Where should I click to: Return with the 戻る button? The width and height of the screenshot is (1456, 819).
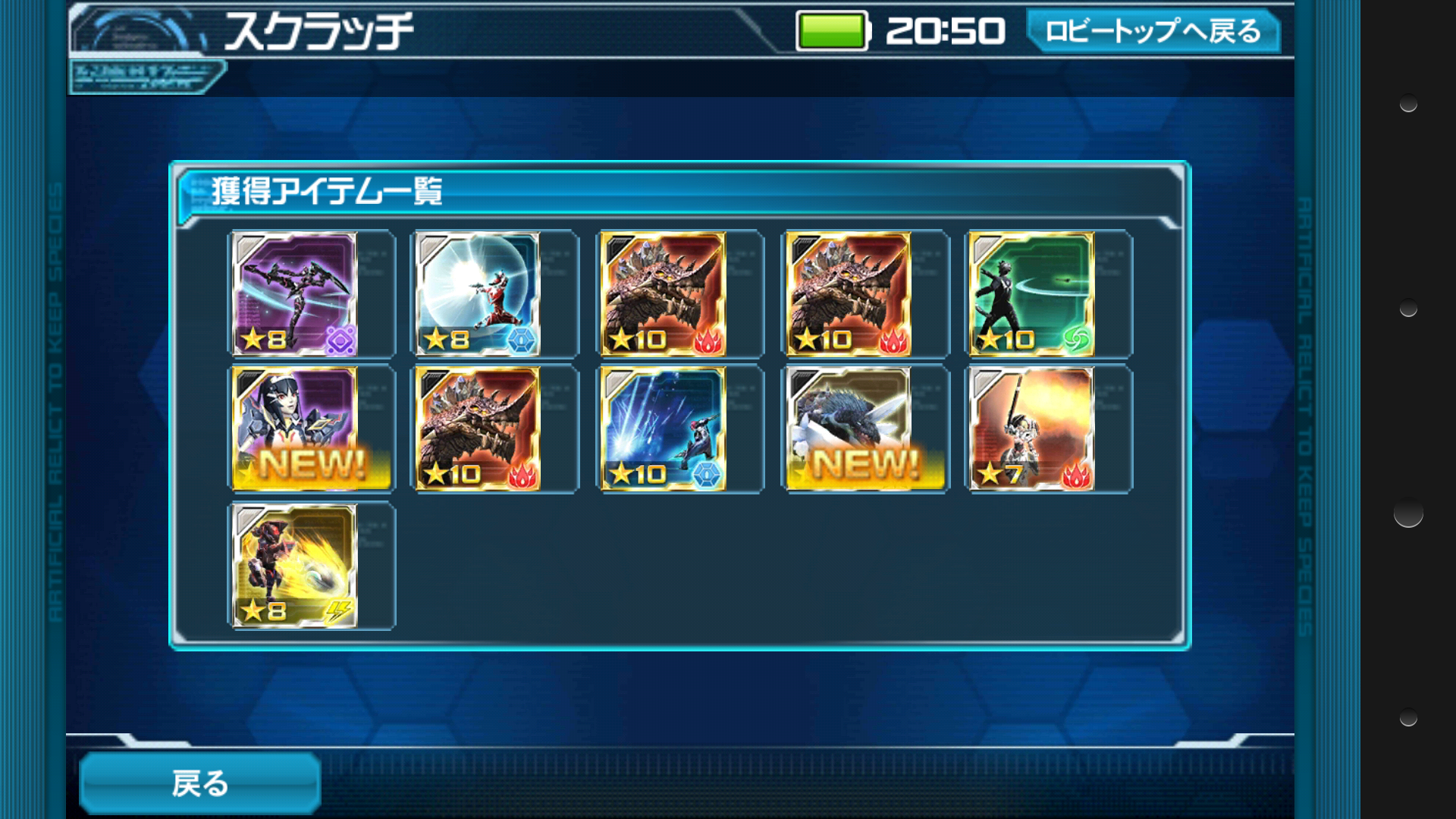point(199,783)
